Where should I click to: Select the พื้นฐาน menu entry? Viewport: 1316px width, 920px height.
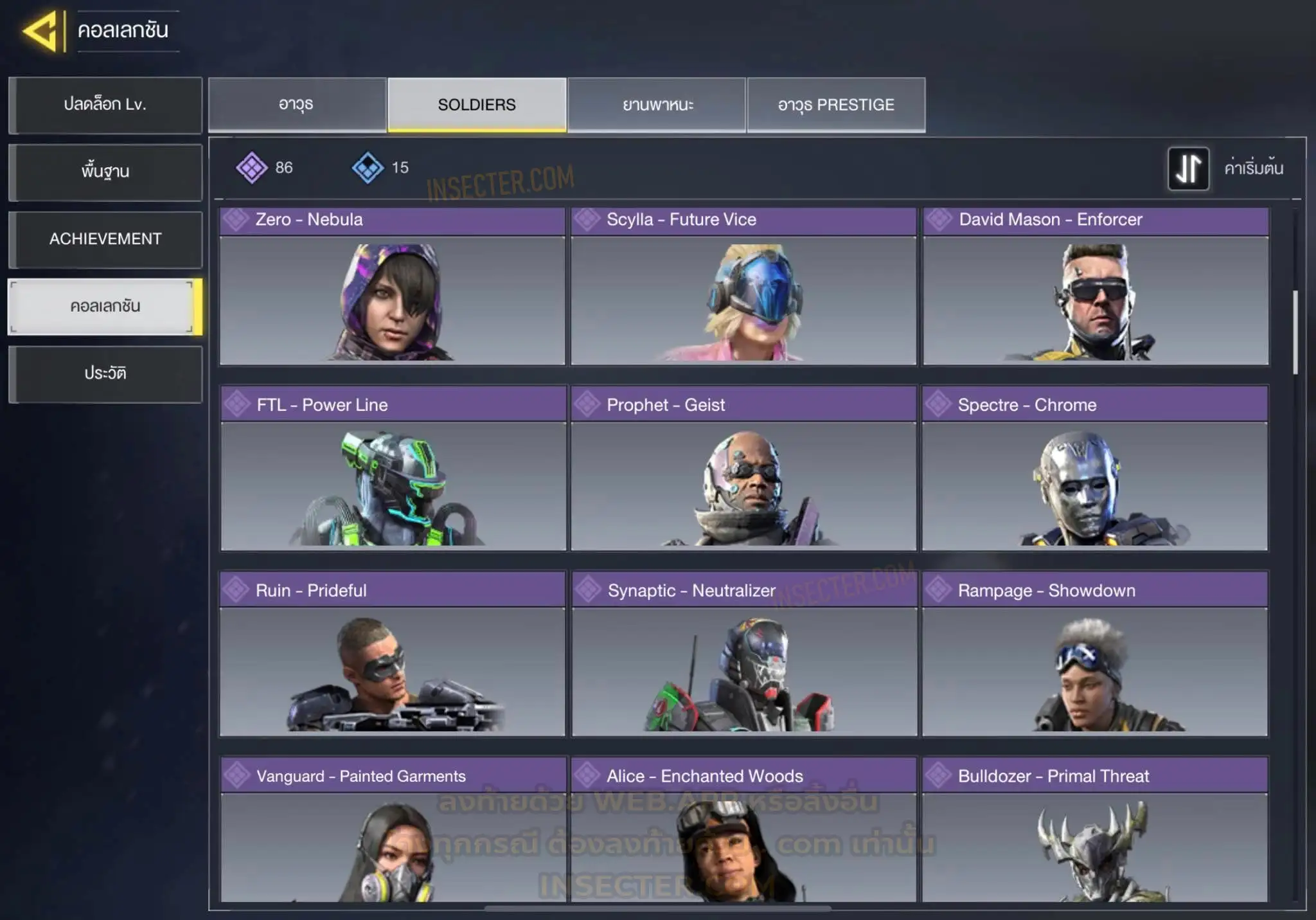pyautogui.click(x=105, y=172)
